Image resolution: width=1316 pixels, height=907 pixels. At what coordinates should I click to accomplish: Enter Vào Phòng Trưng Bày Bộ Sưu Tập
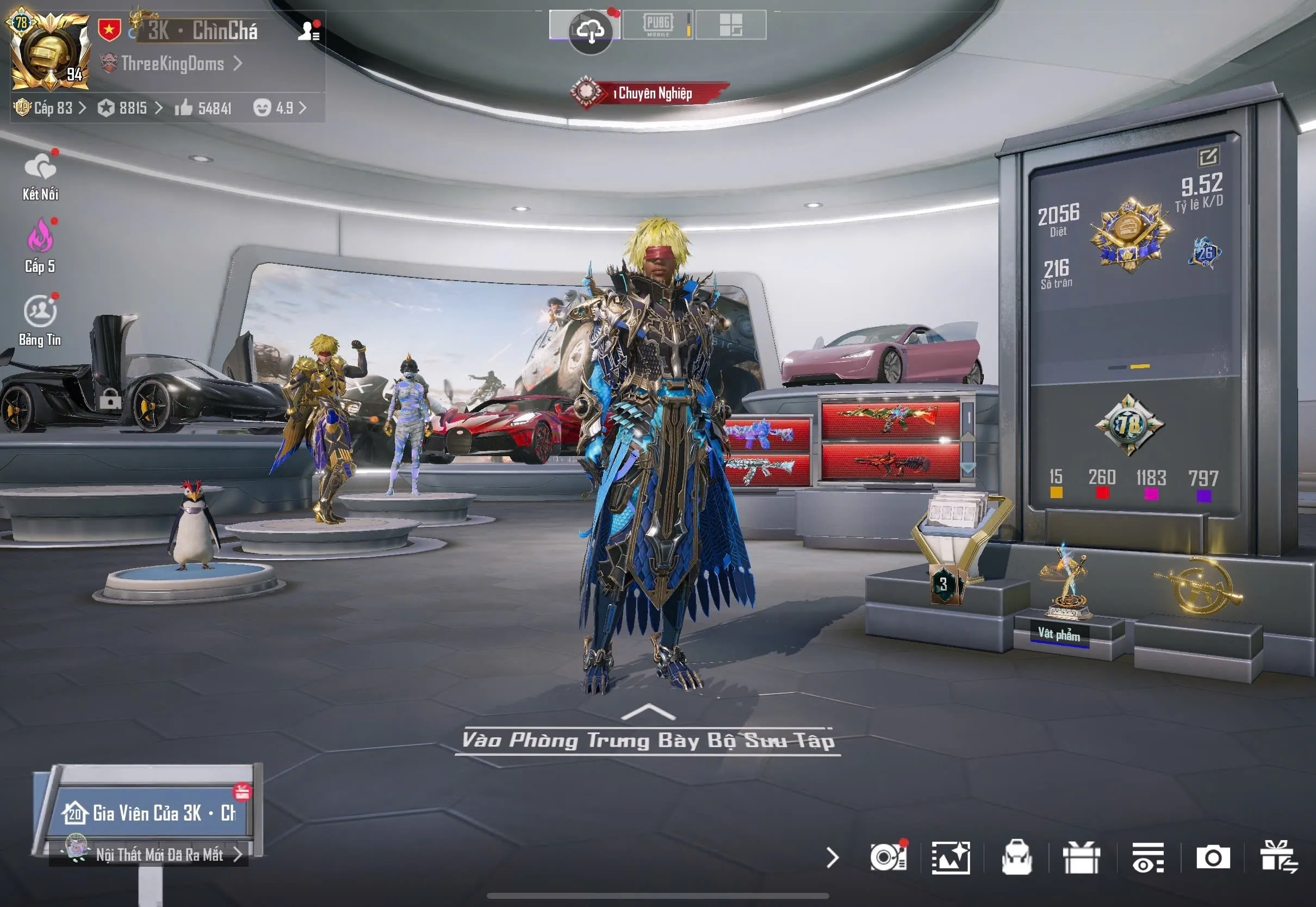pos(648,740)
